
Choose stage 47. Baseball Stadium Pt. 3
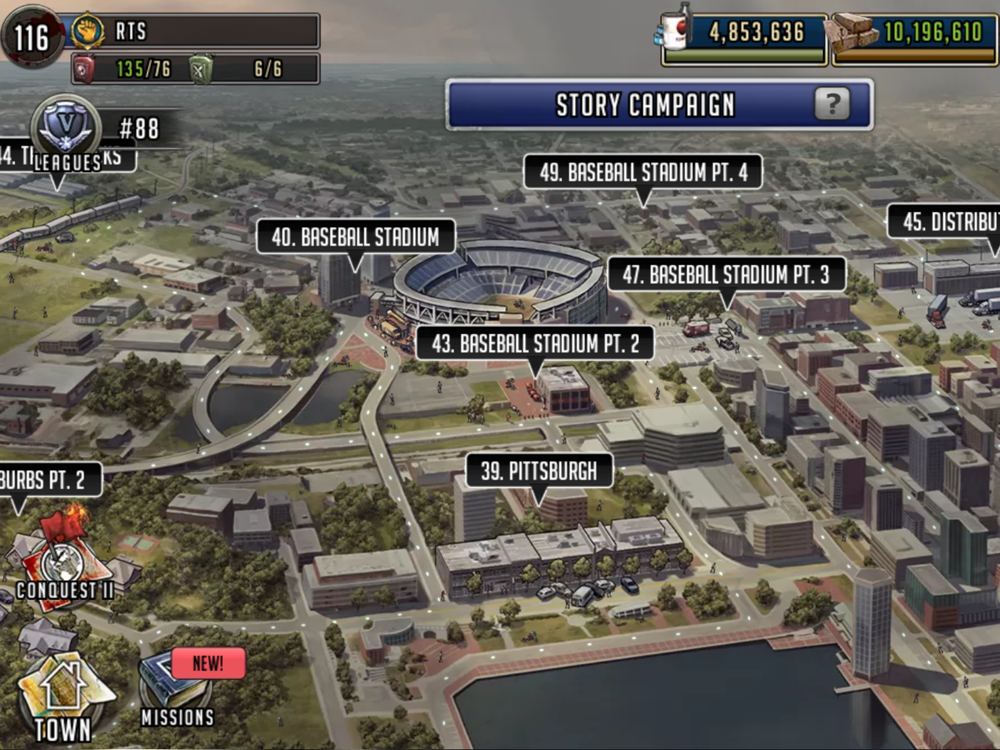(726, 274)
